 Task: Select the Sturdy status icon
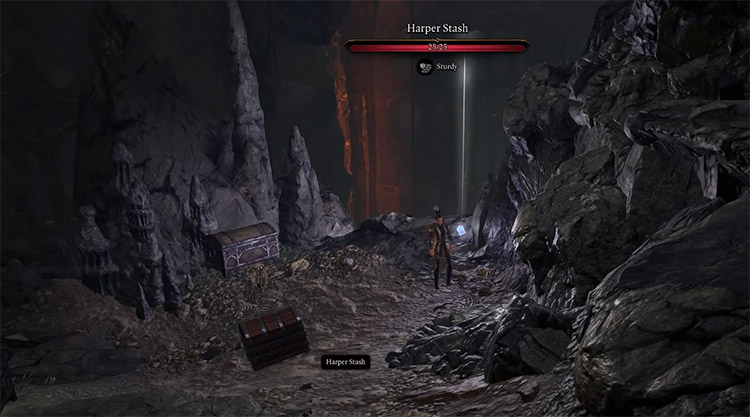[x=424, y=67]
